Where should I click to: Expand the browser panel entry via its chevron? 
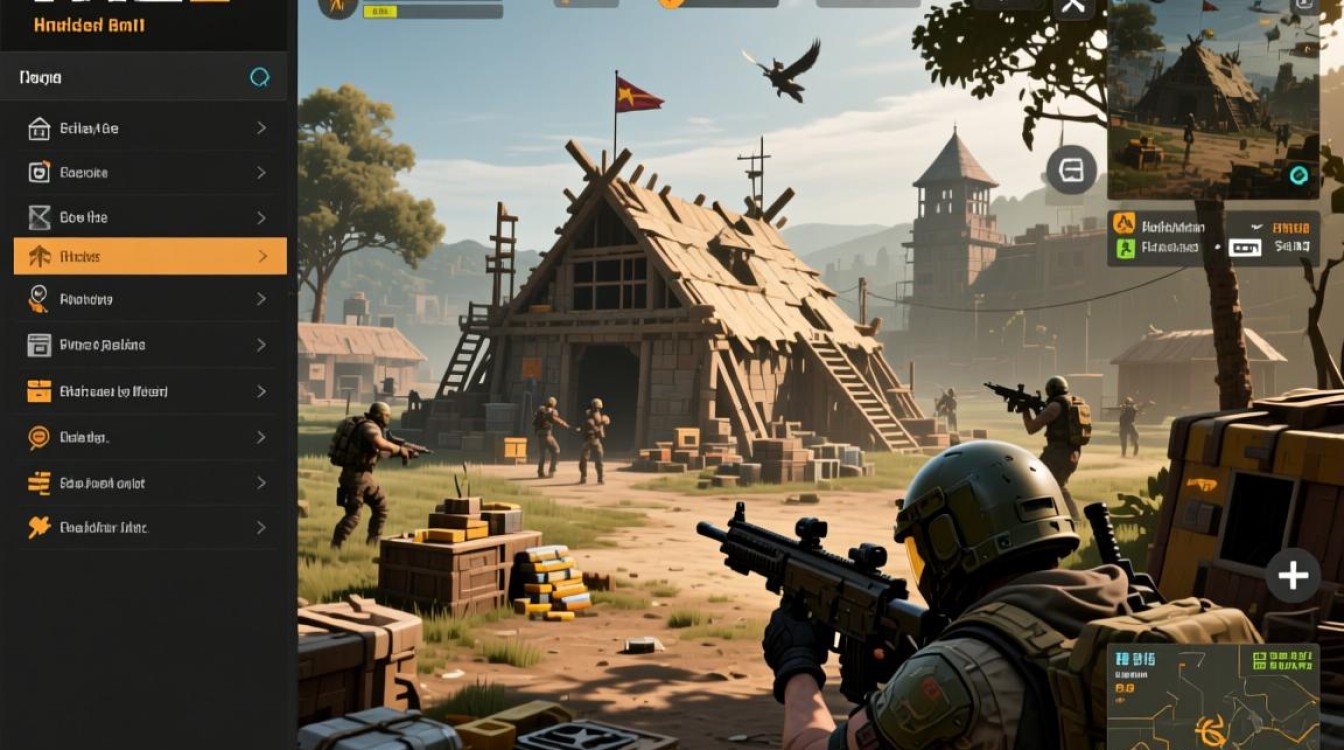(x=263, y=344)
